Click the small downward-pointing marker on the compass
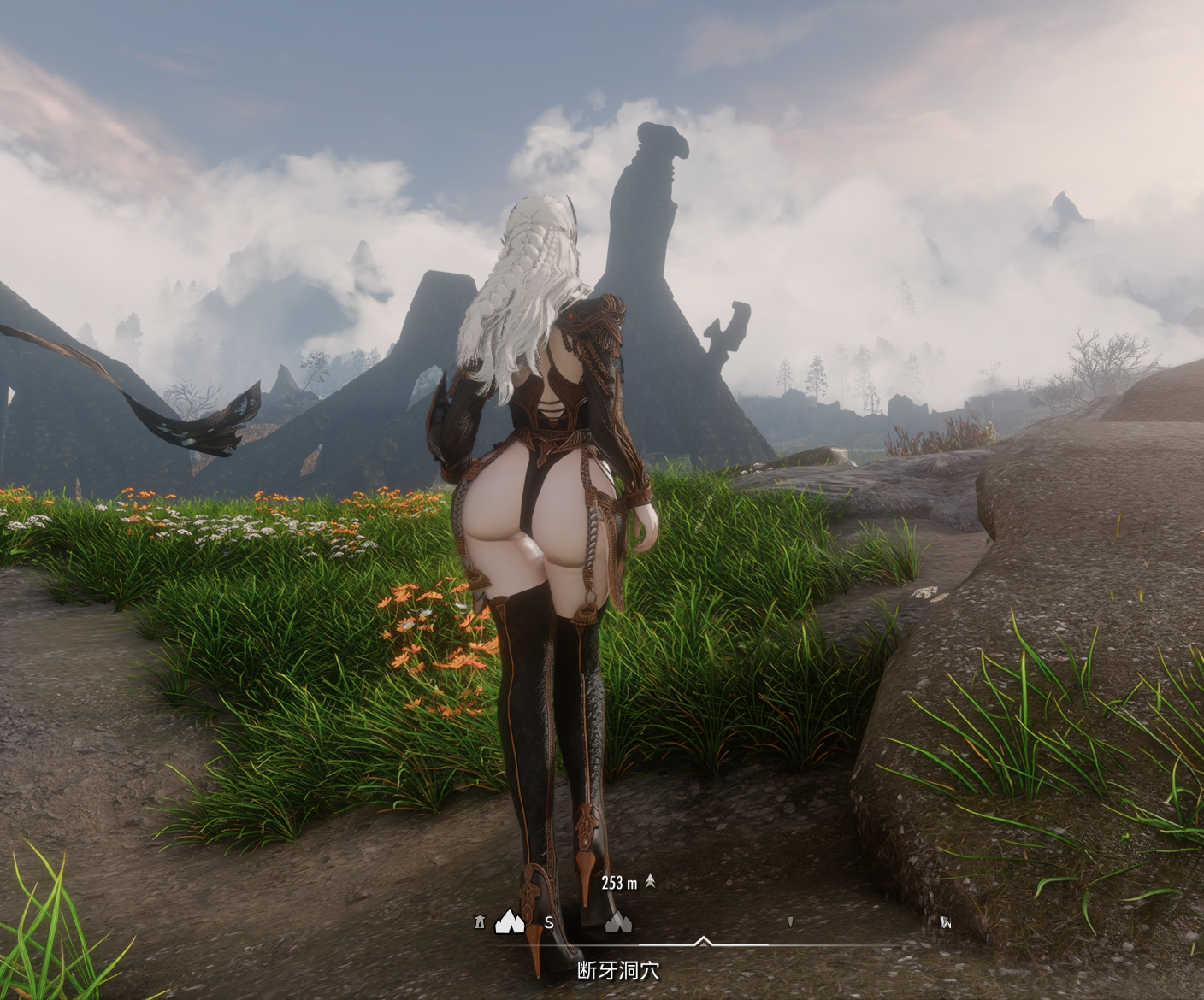Viewport: 1204px width, 1000px height. (790, 922)
